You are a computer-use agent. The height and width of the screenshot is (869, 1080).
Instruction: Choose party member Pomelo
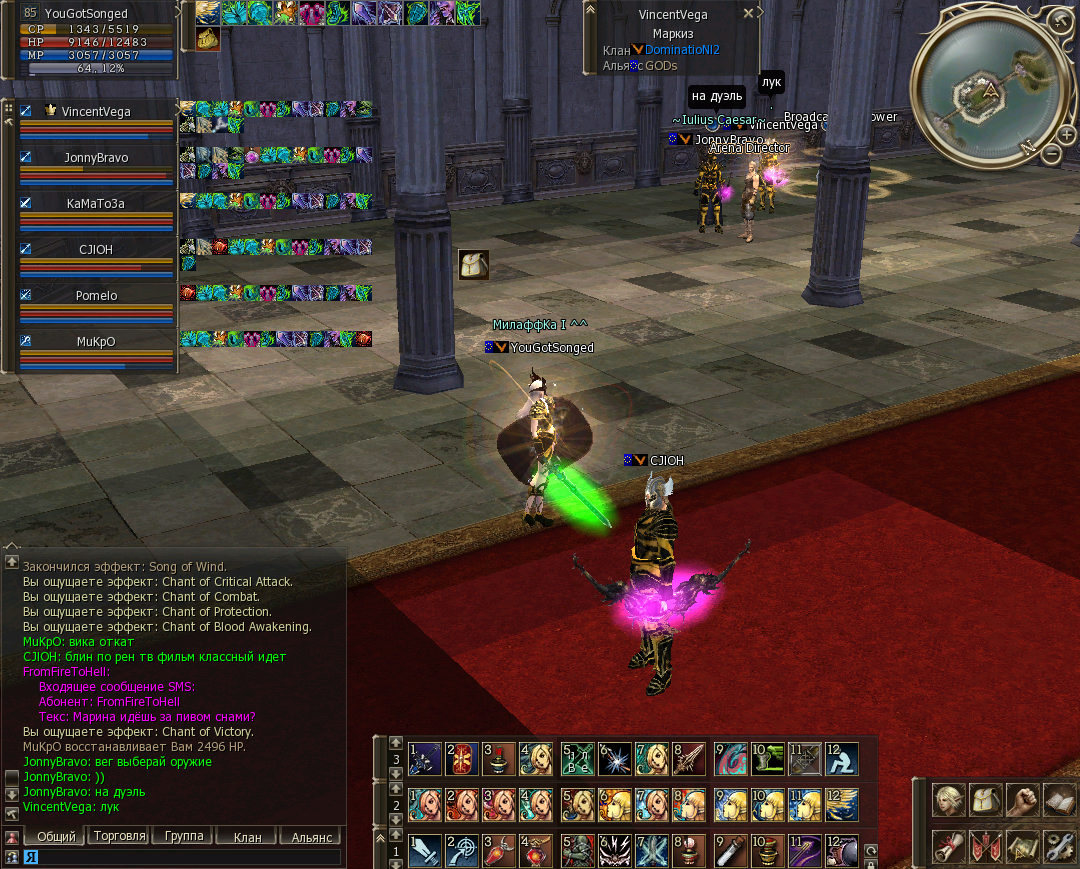(96, 296)
